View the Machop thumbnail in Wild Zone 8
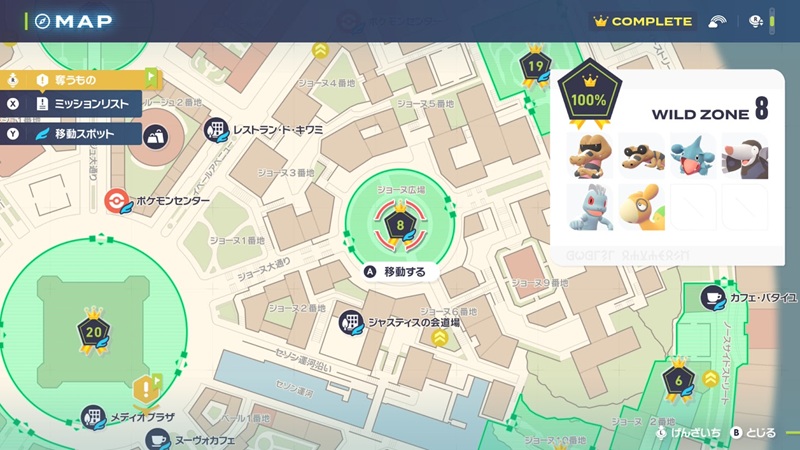Viewport: 800px width, 450px height. point(590,207)
